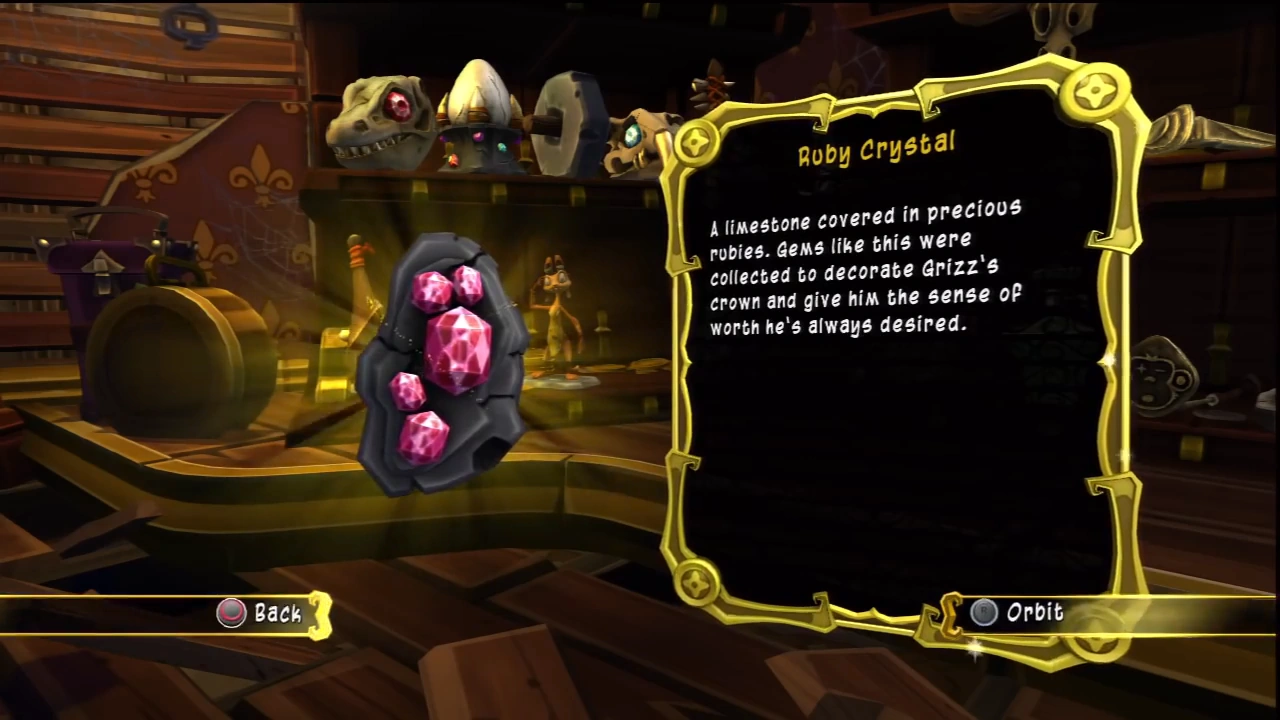The height and width of the screenshot is (720, 1280).
Task: Click the circle button prompt beside Back
Action: [x=231, y=613]
